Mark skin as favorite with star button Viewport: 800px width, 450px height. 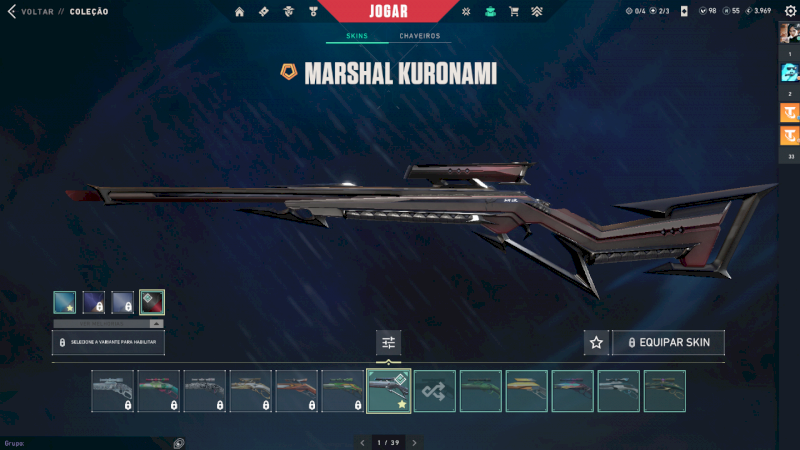coord(597,343)
